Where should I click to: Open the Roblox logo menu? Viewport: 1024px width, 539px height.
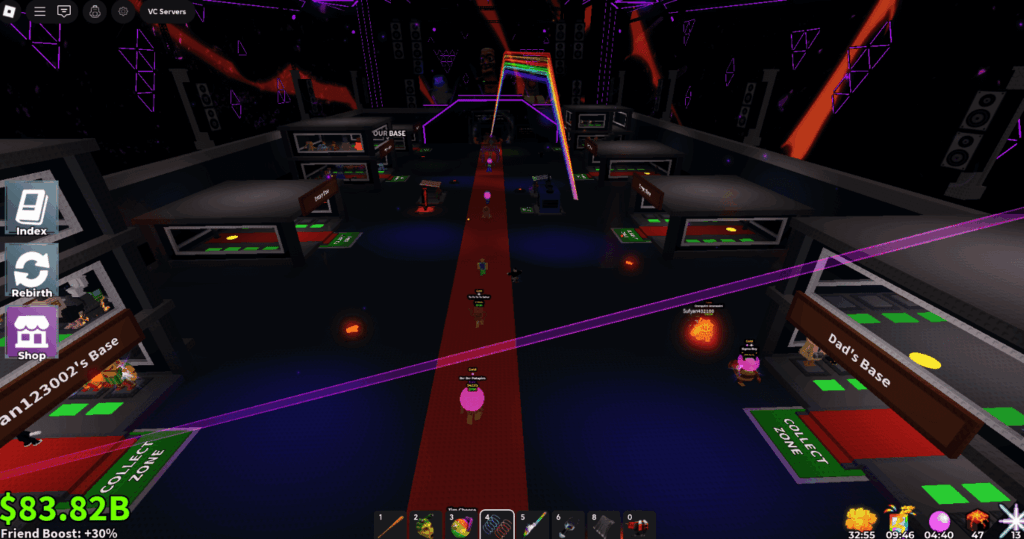[14, 11]
